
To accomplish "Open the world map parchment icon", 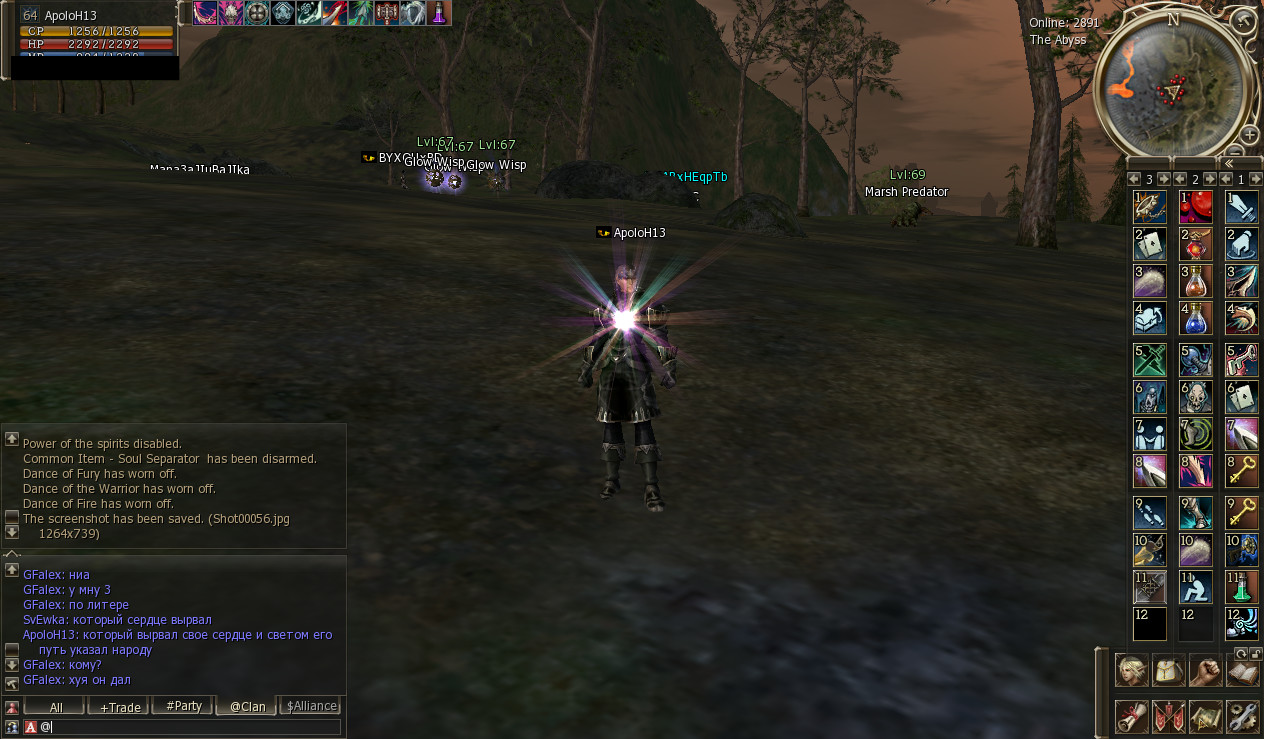I will pos(1205,716).
